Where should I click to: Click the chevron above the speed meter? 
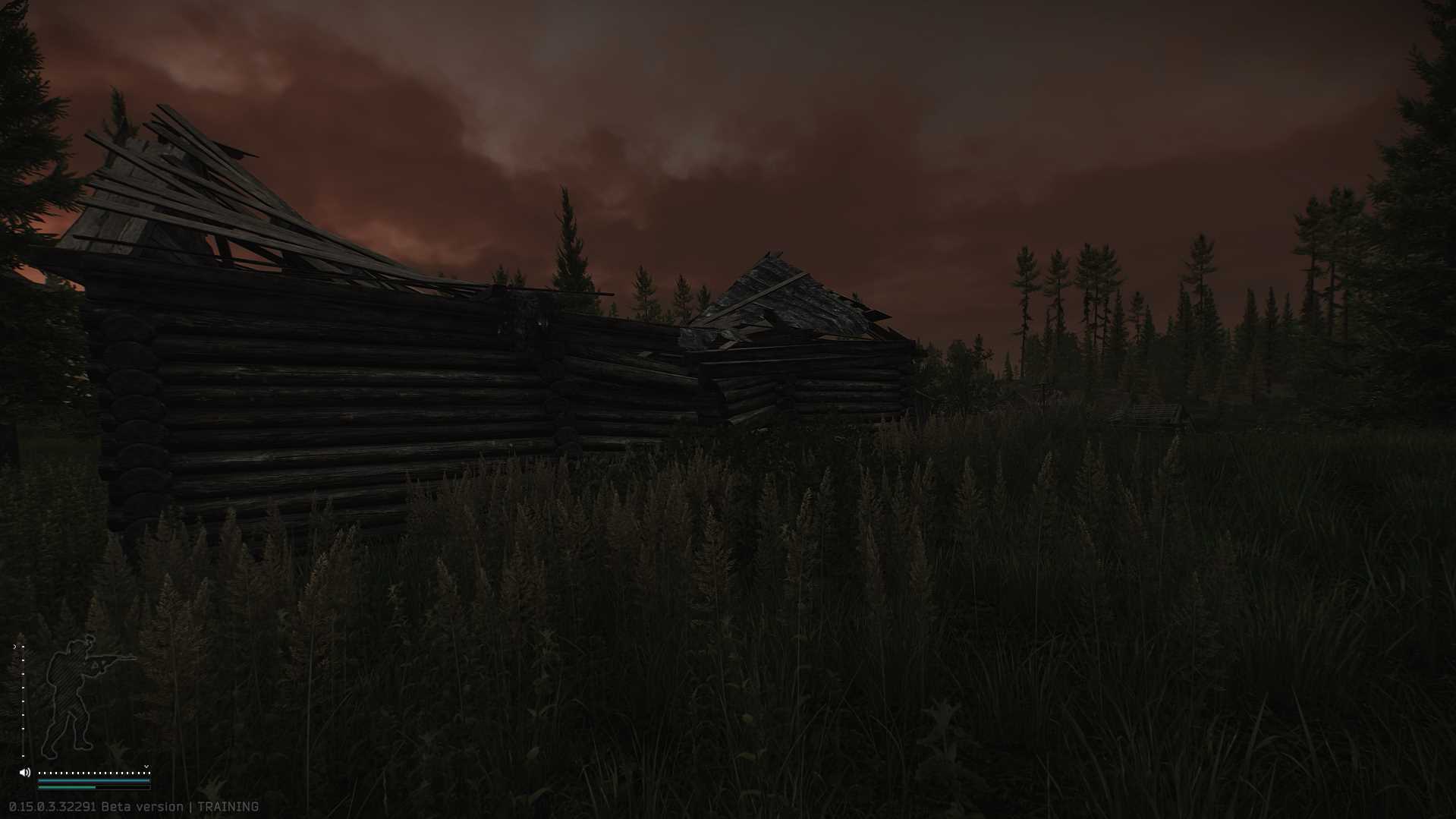(x=146, y=767)
